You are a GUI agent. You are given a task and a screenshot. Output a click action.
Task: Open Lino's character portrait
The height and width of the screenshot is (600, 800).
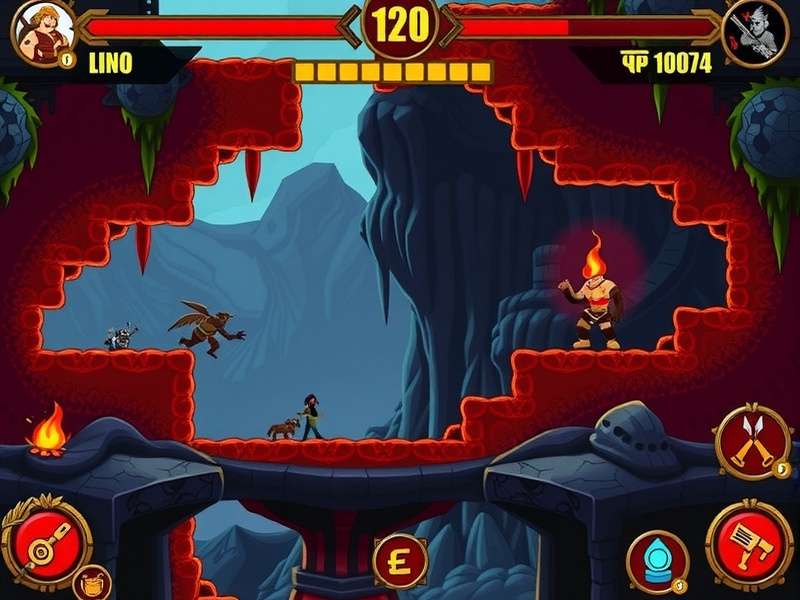43,32
